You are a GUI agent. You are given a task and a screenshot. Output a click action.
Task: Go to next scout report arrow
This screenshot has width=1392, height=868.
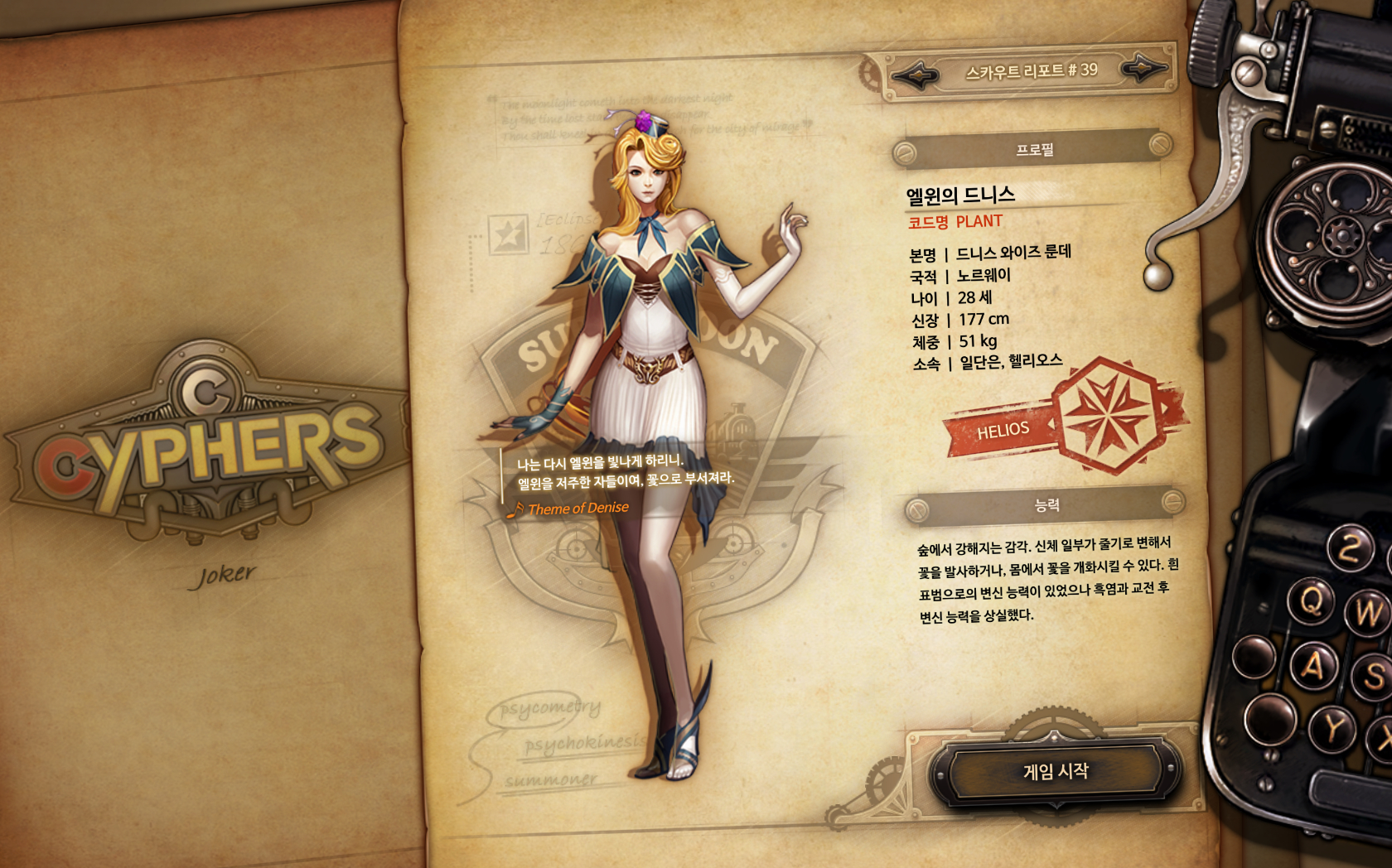1144,68
